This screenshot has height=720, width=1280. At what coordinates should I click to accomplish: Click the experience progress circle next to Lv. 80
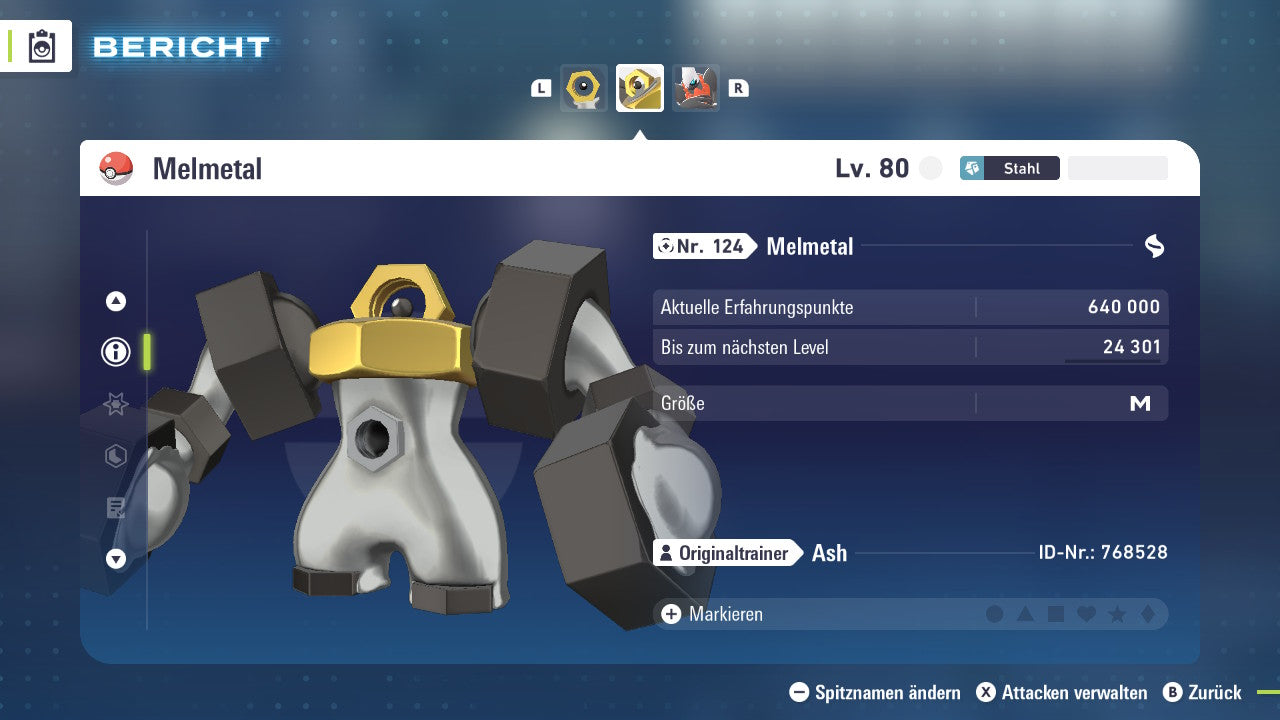point(930,168)
